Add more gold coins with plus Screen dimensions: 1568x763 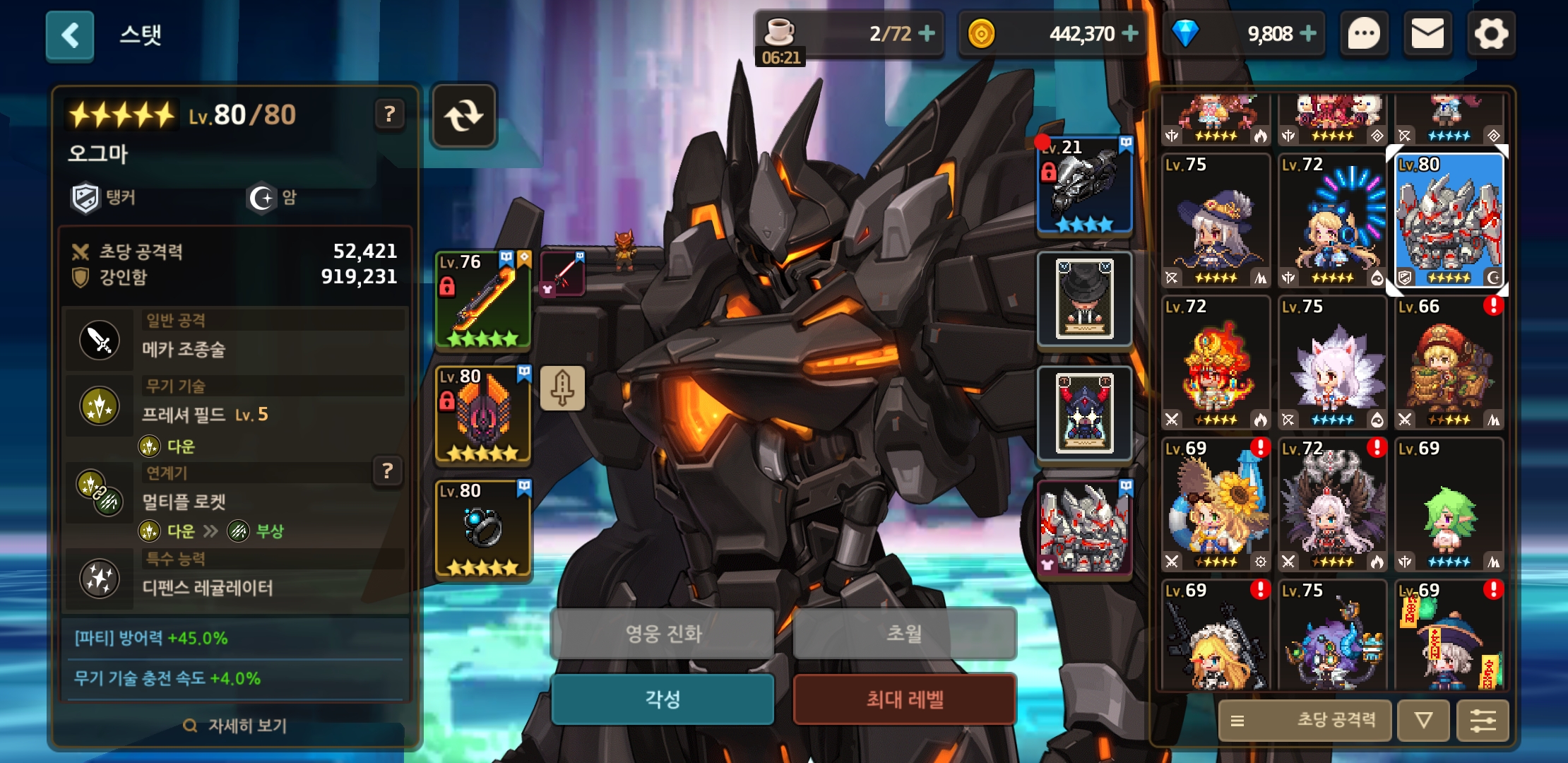click(1130, 33)
